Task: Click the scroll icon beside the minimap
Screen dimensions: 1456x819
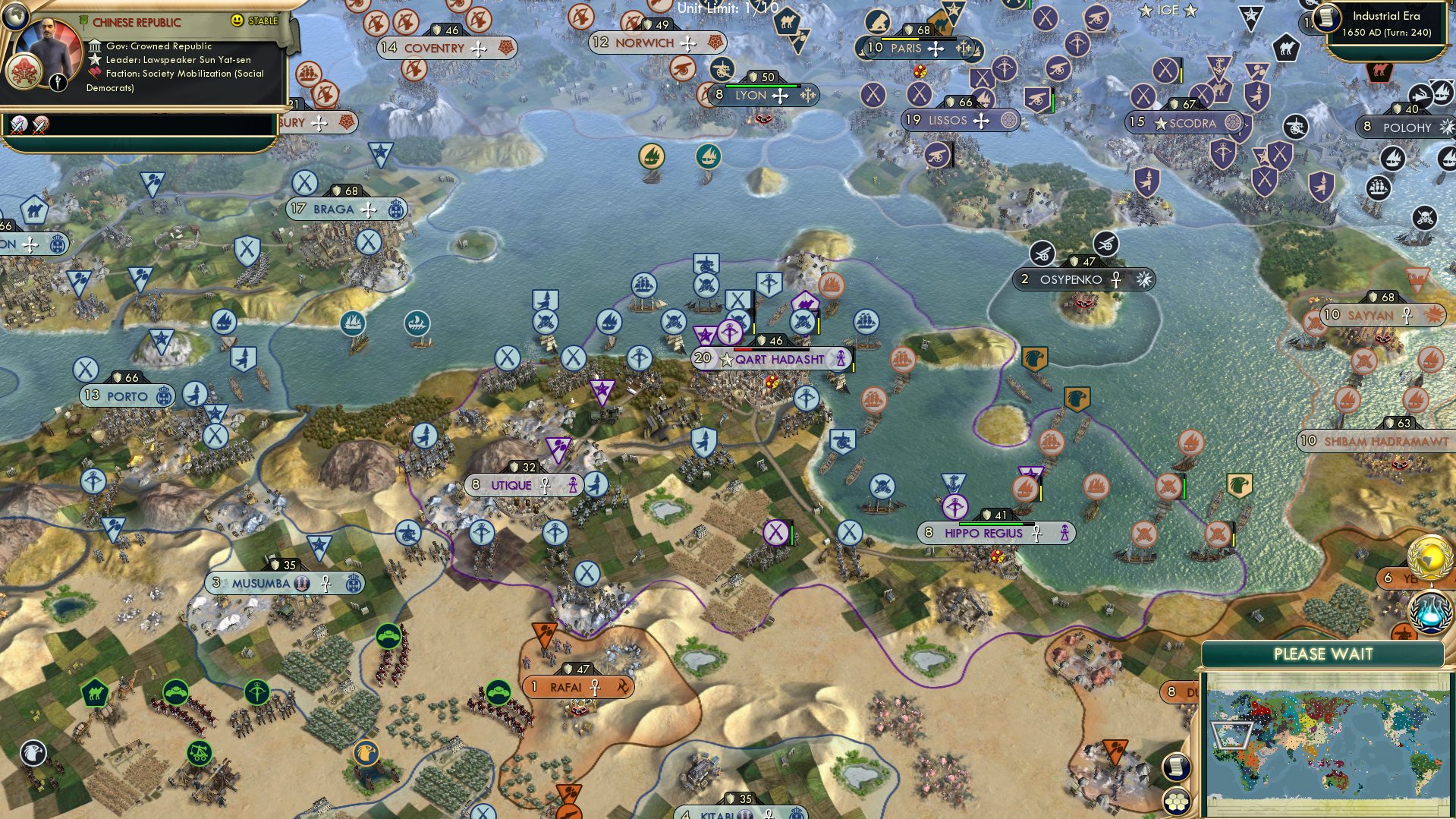Action: [x=1176, y=768]
